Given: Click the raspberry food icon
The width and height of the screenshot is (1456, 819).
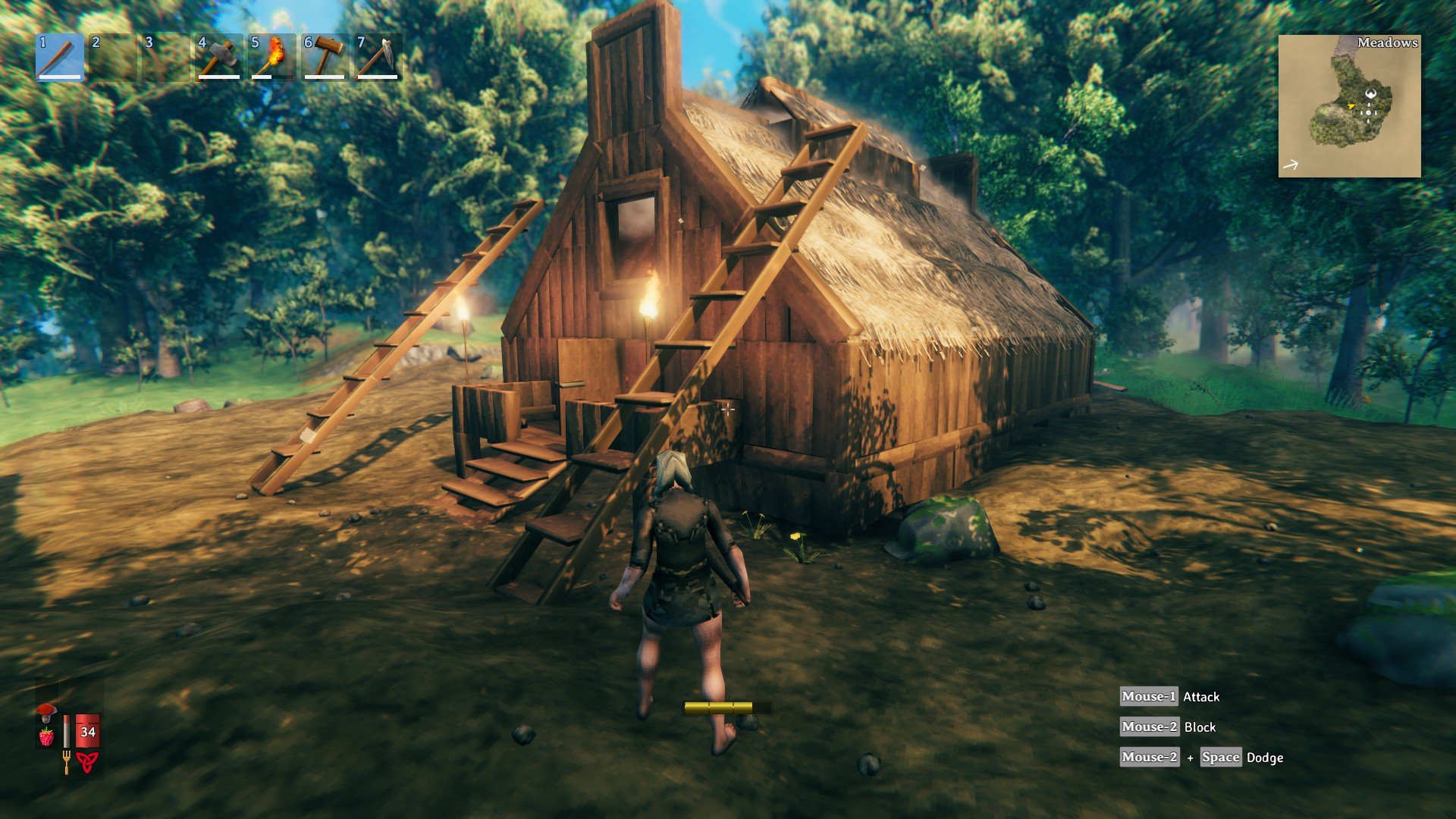Looking at the screenshot, I should point(47,736).
